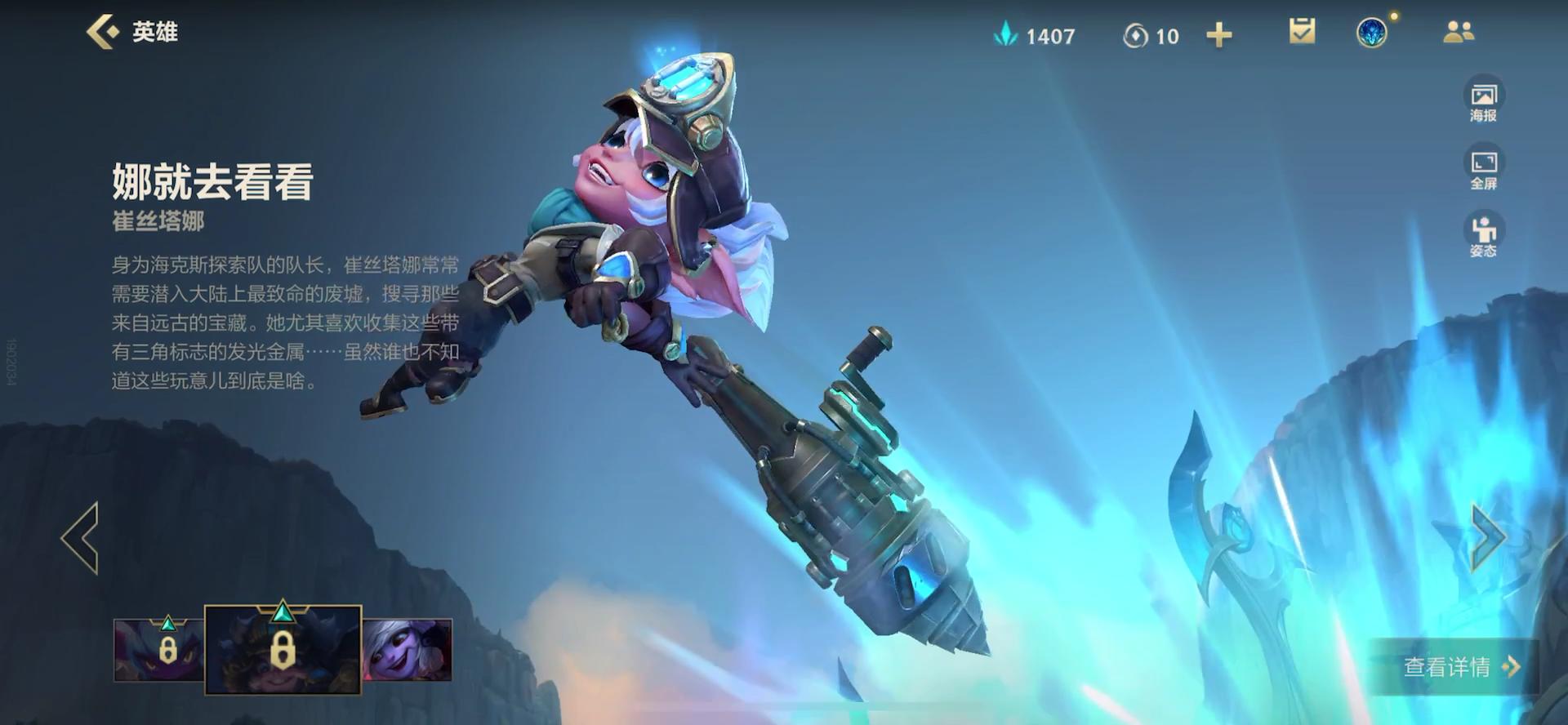Open the blue orb profile icon
Screen dimensions: 1568x725
[1372, 33]
